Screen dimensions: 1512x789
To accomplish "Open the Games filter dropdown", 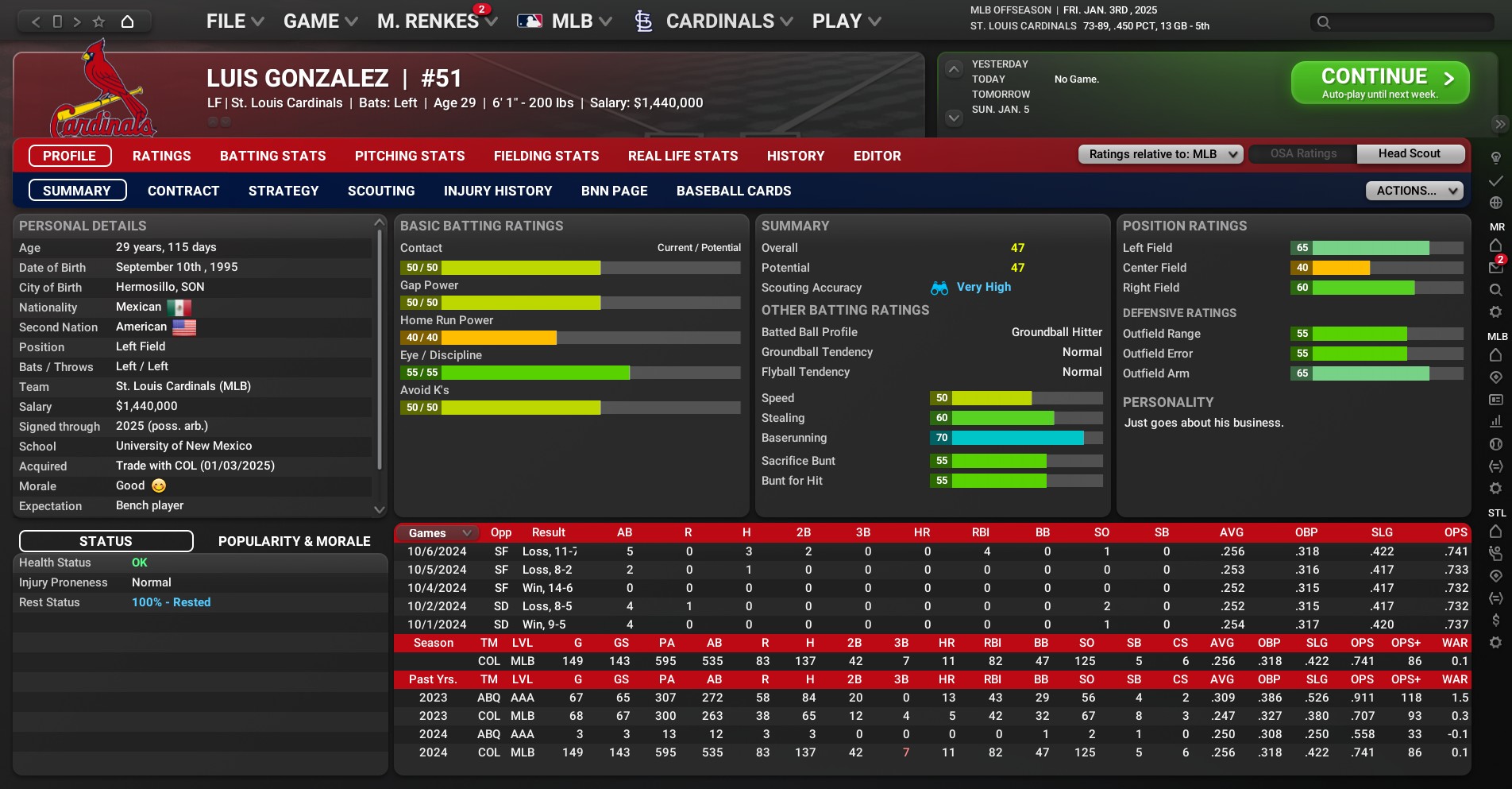I will coord(439,533).
